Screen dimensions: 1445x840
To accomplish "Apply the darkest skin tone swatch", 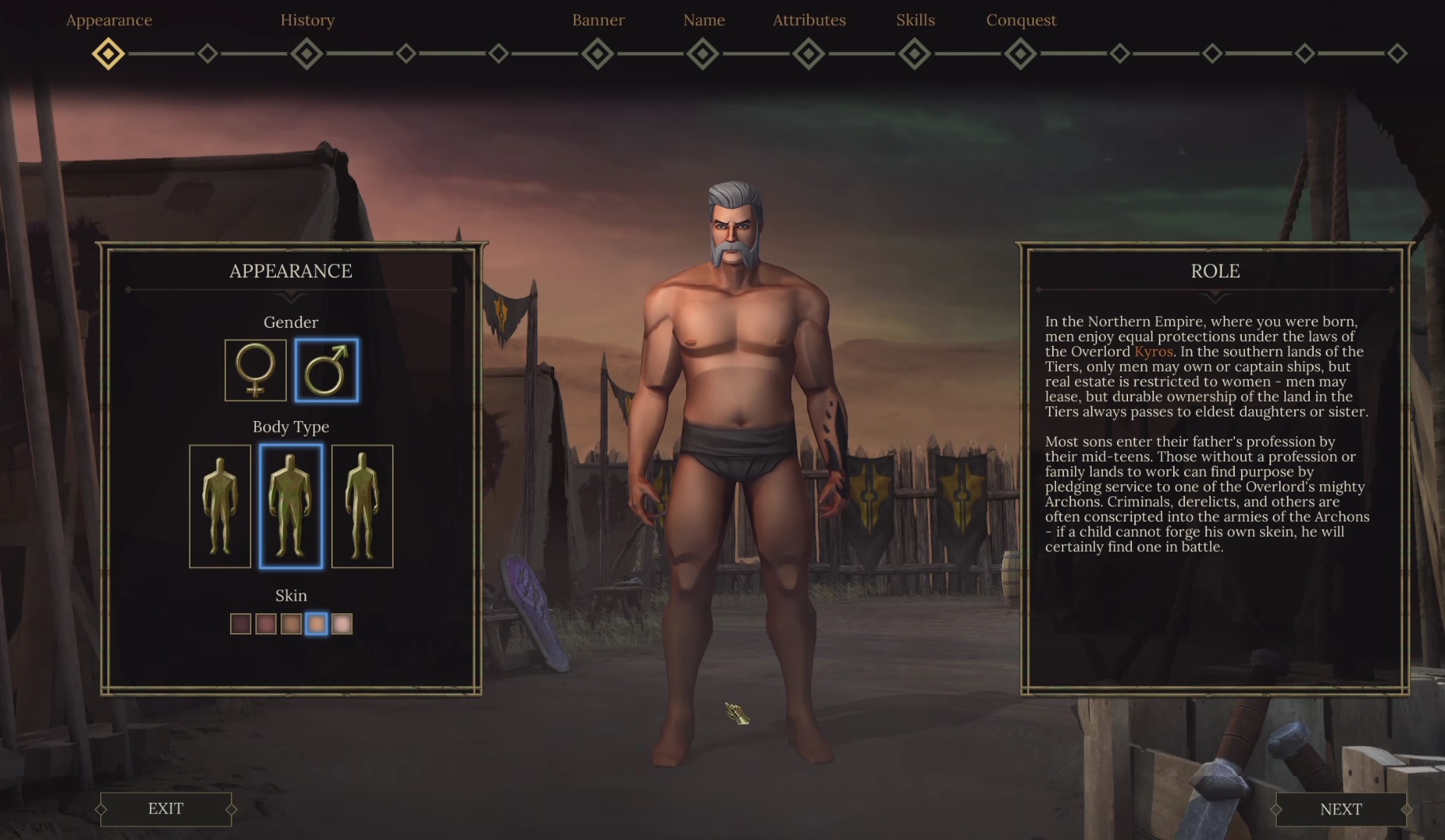I will point(240,624).
